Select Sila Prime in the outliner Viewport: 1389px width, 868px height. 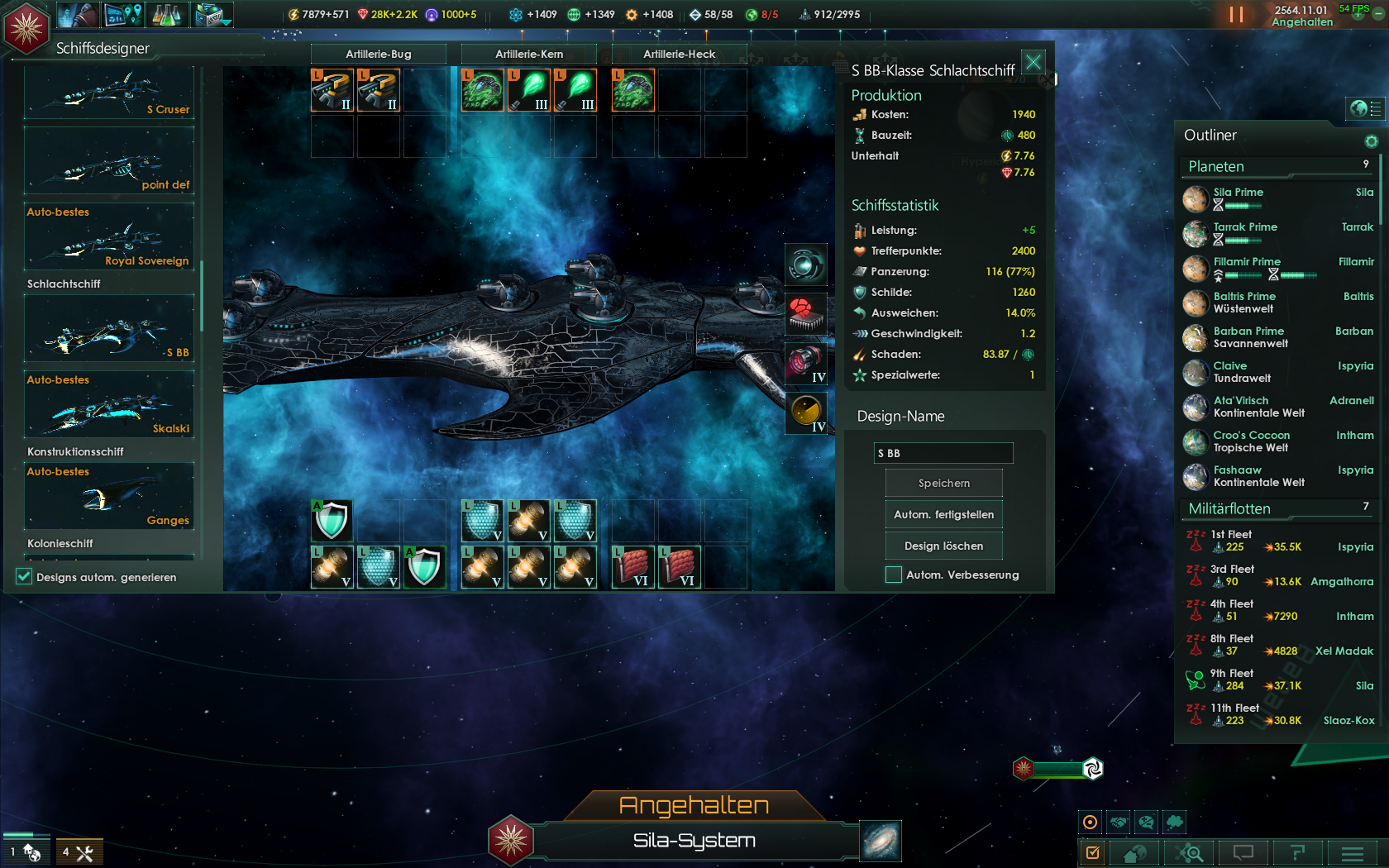[x=1238, y=193]
